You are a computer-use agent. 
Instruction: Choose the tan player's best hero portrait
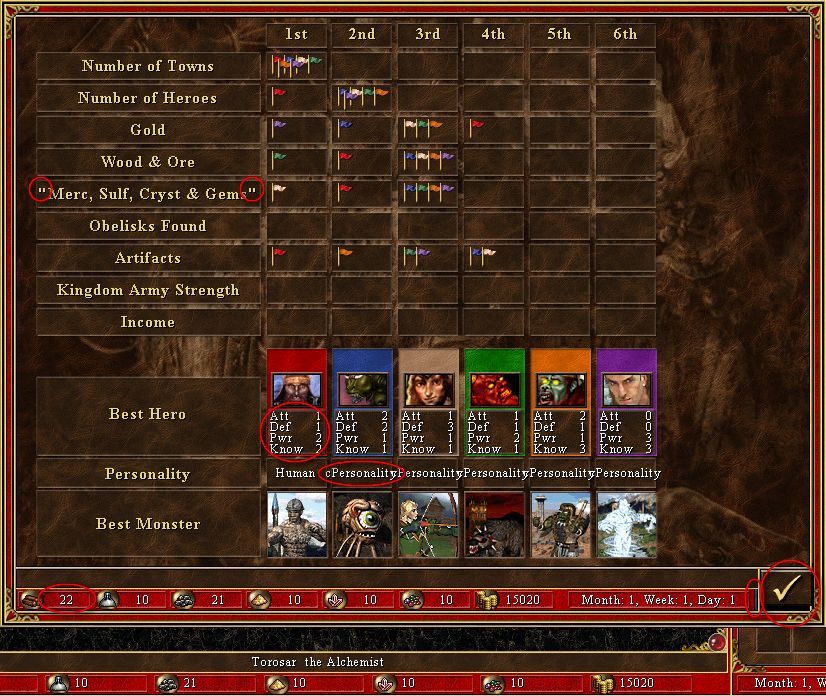[428, 390]
